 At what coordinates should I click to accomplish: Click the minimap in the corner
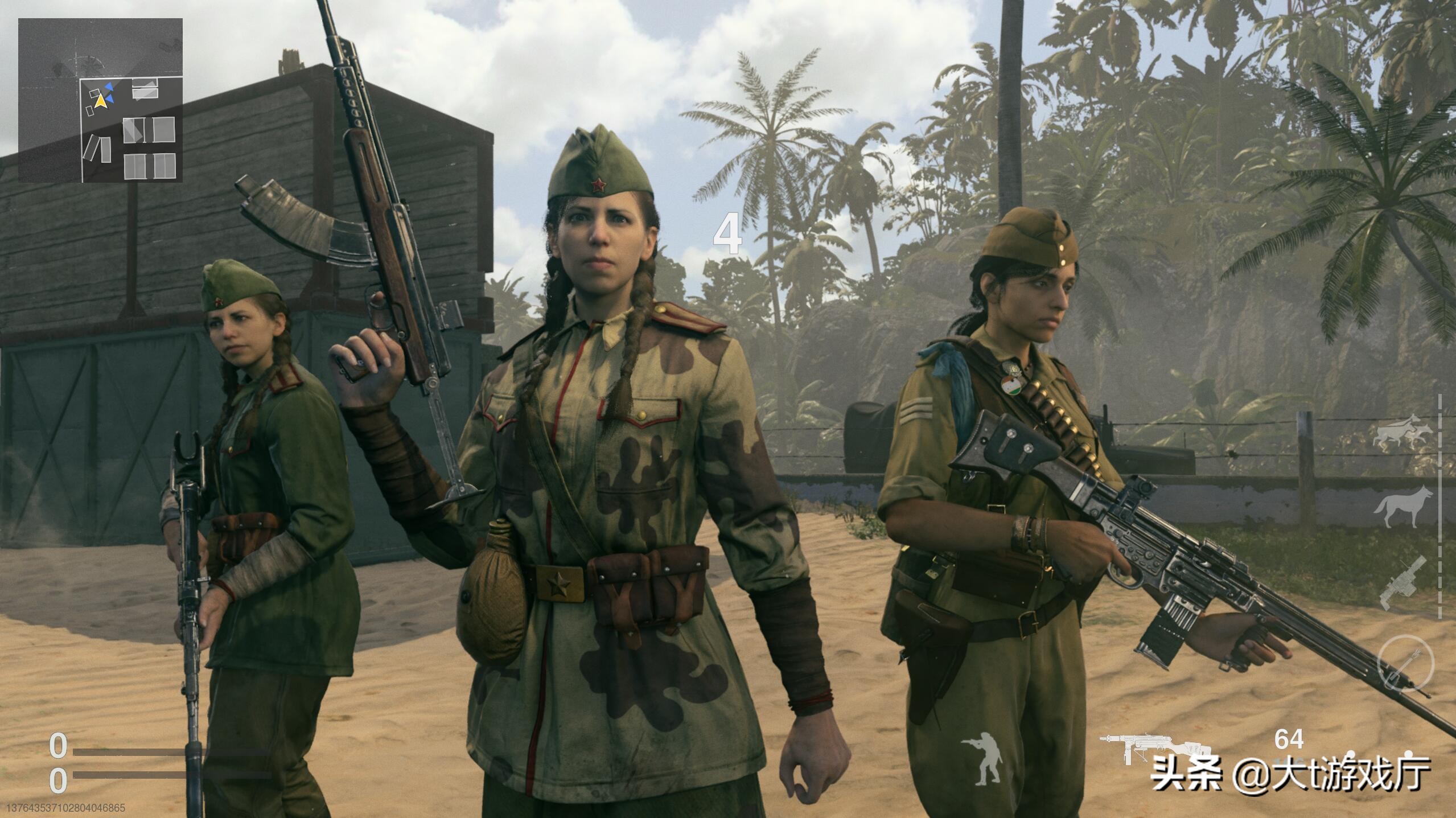[101, 100]
